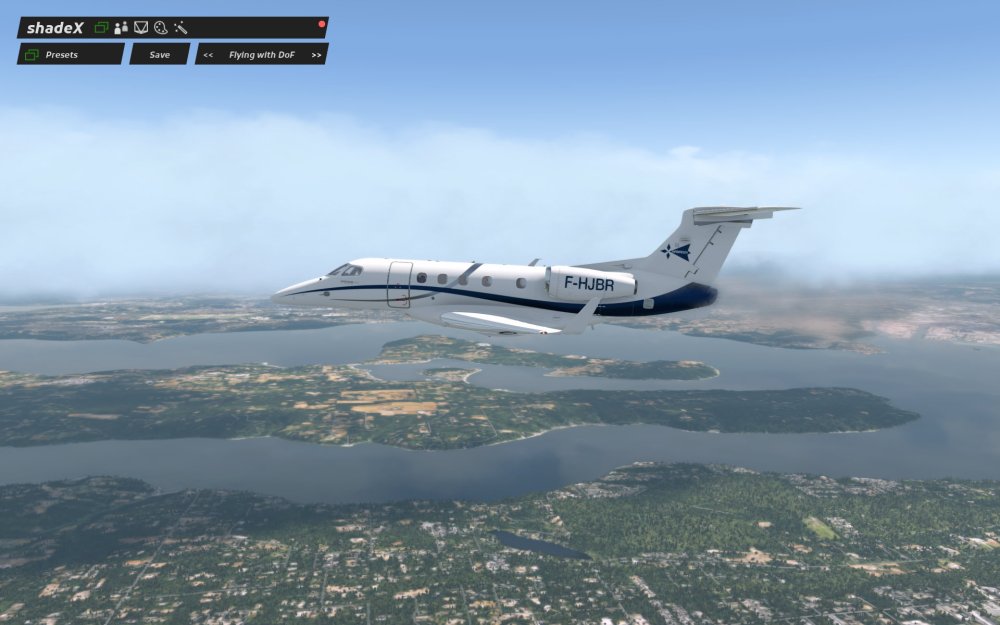This screenshot has height=625, width=1000.
Task: Save the current shadeX preset
Action: [x=160, y=54]
